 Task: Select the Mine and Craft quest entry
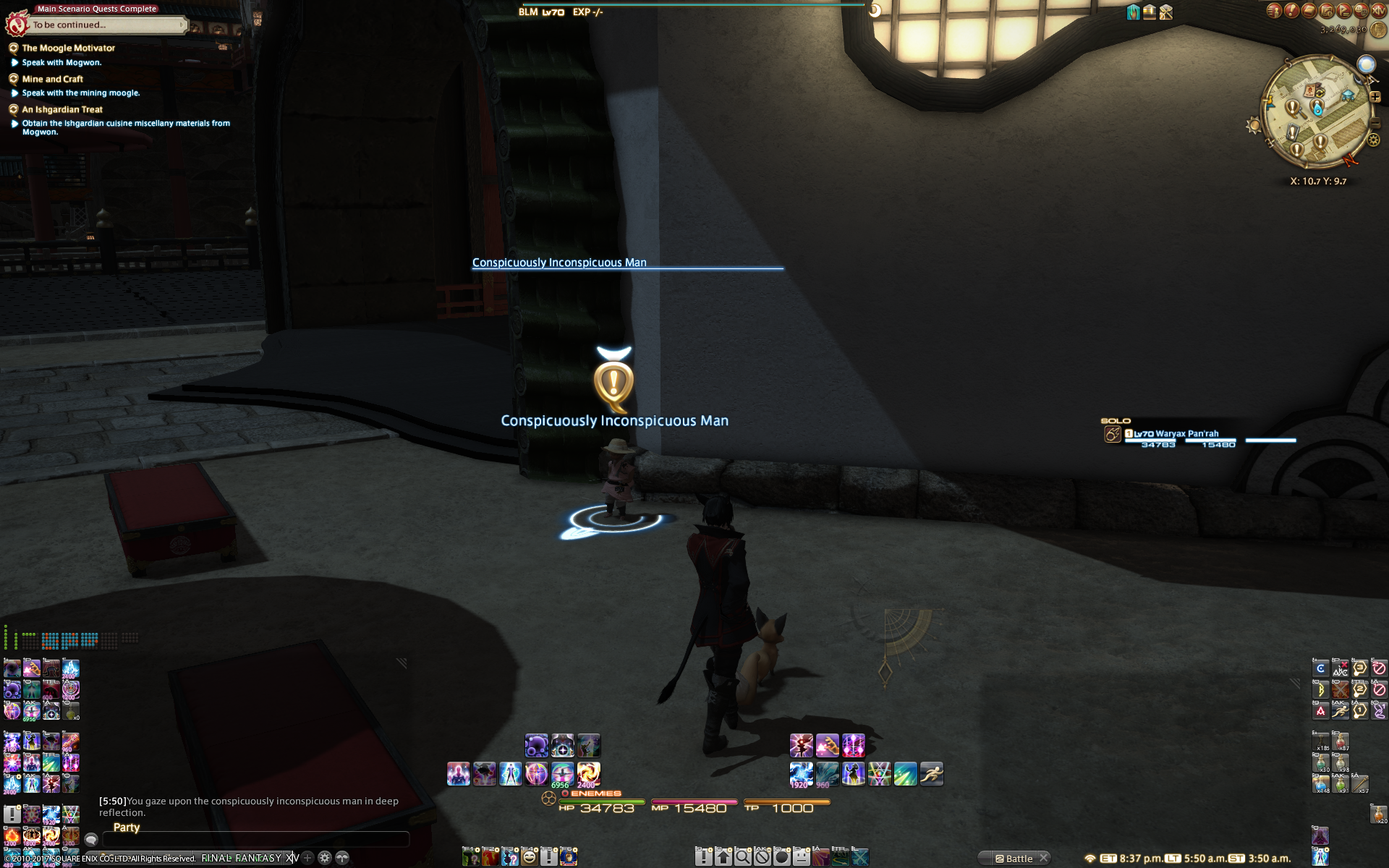click(52, 79)
